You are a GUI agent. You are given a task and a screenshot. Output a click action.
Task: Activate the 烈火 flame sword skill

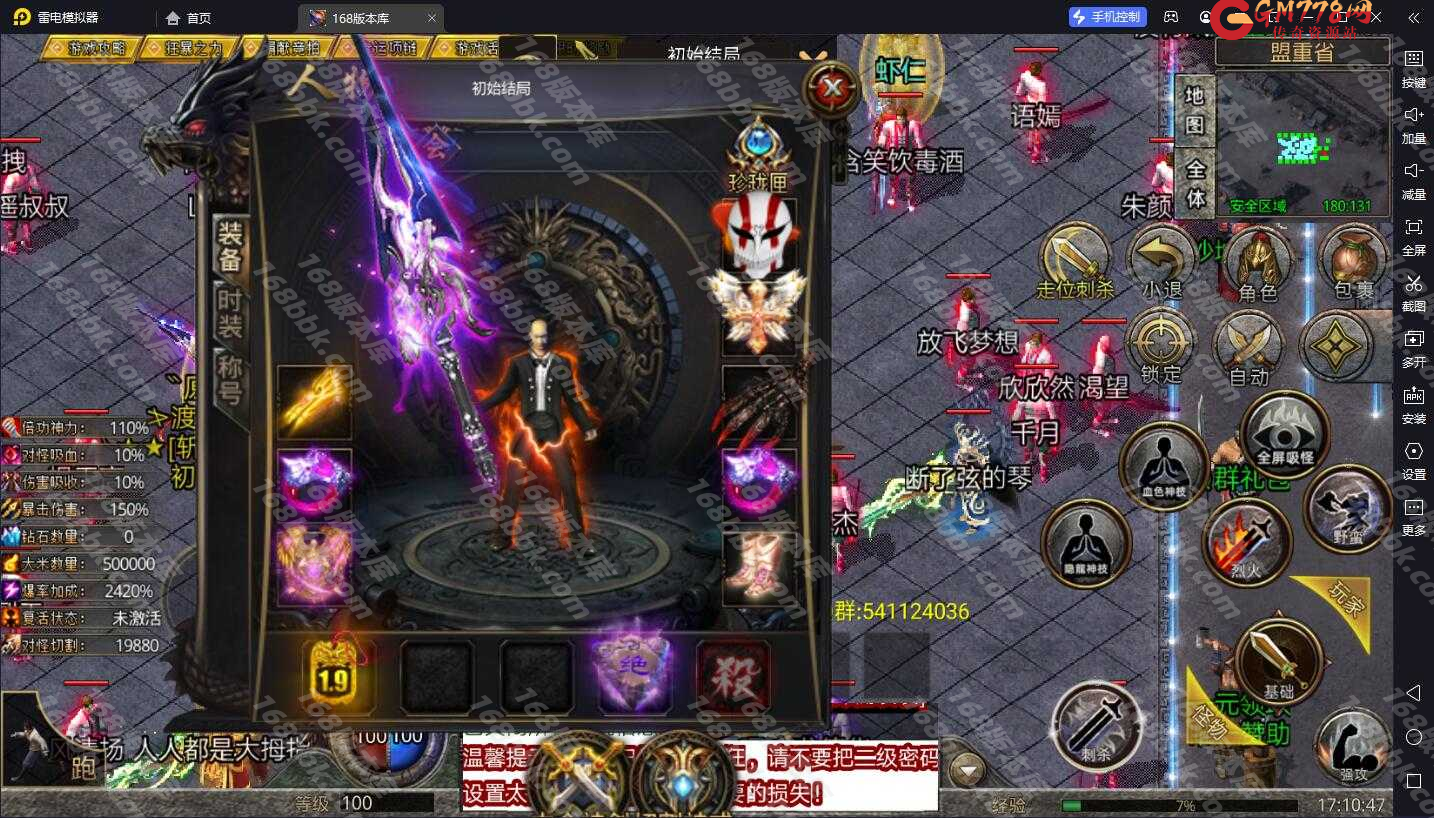point(1247,543)
